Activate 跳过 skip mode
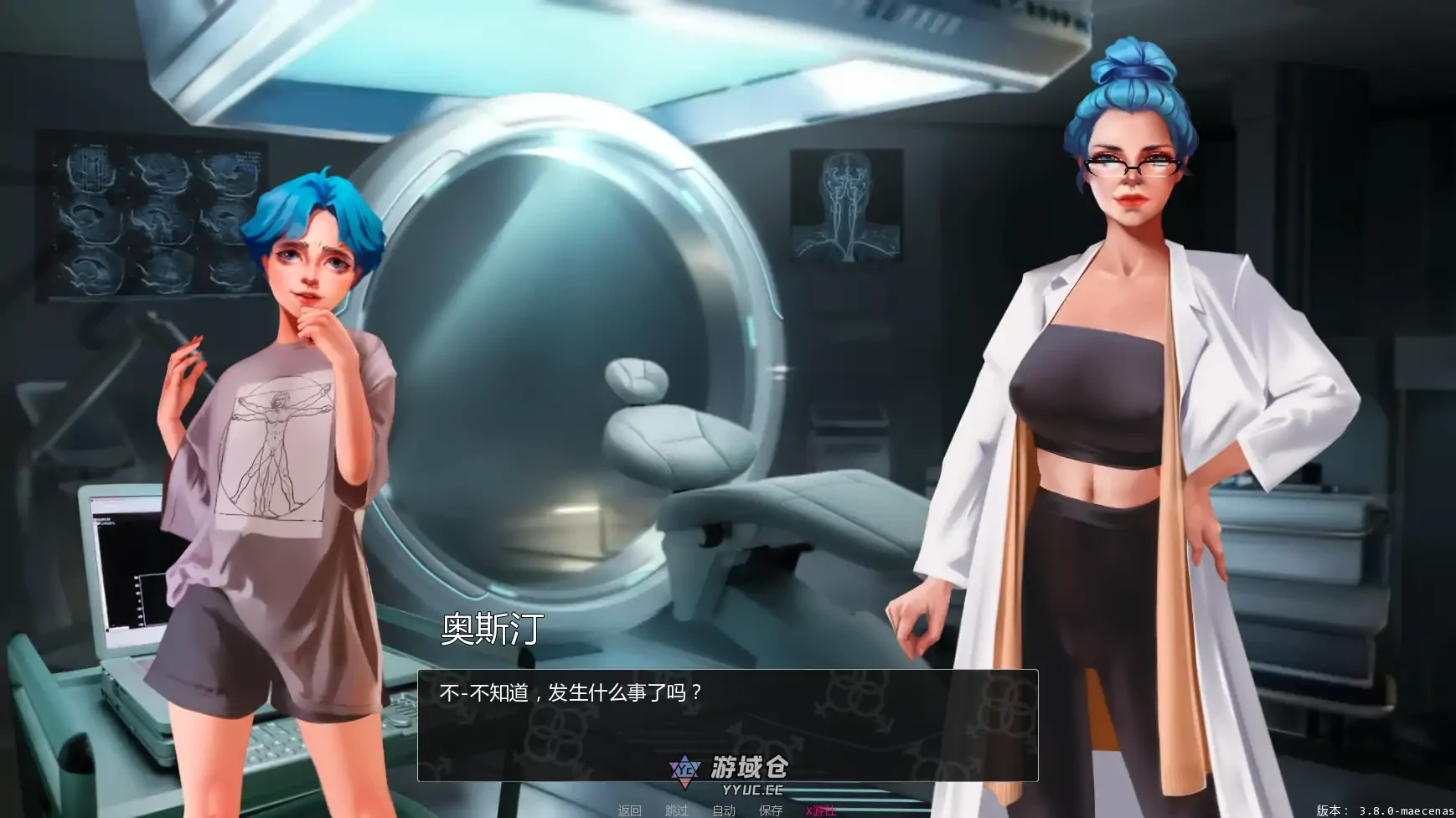 (676, 810)
